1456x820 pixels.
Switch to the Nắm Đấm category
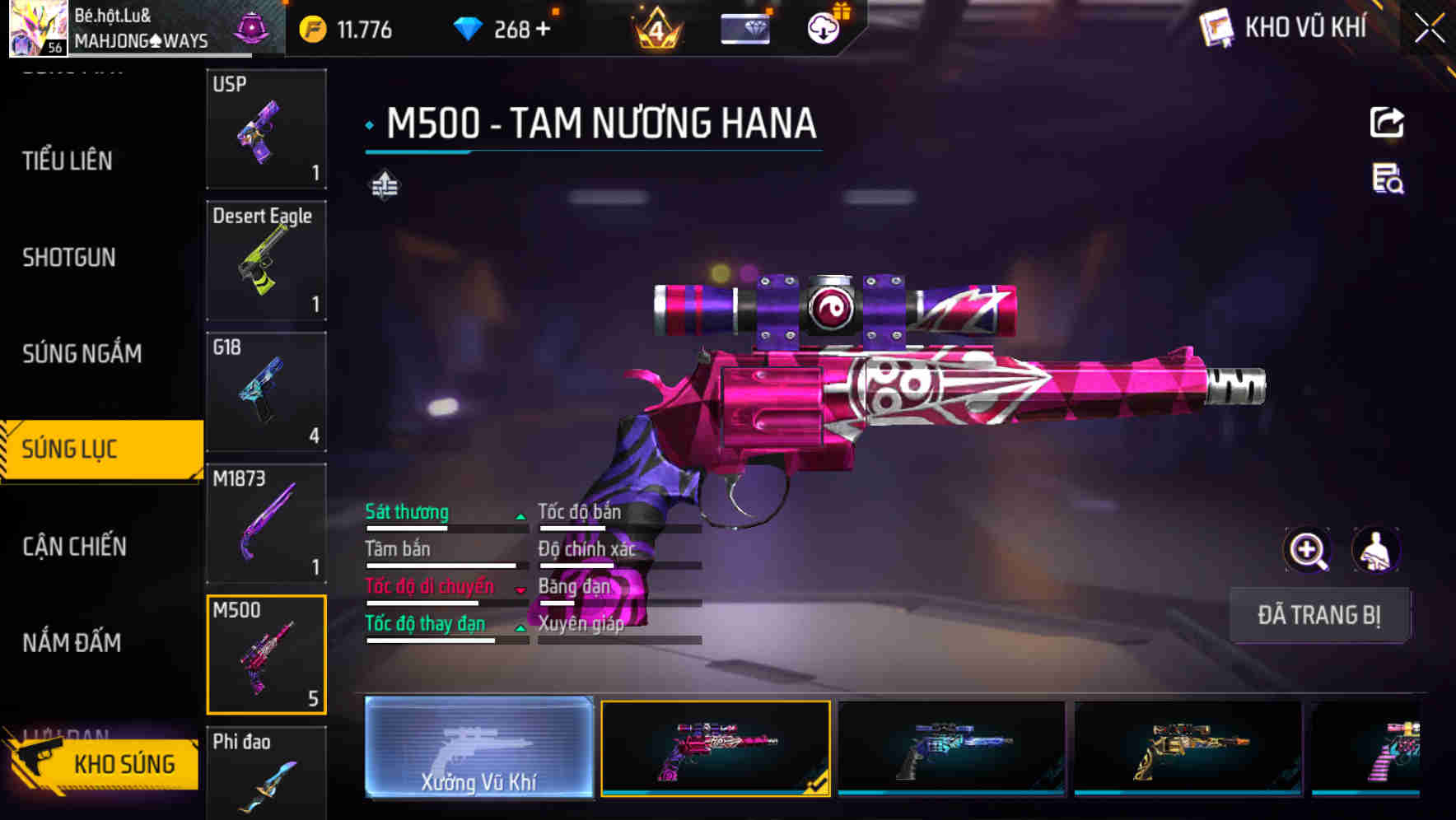(72, 642)
